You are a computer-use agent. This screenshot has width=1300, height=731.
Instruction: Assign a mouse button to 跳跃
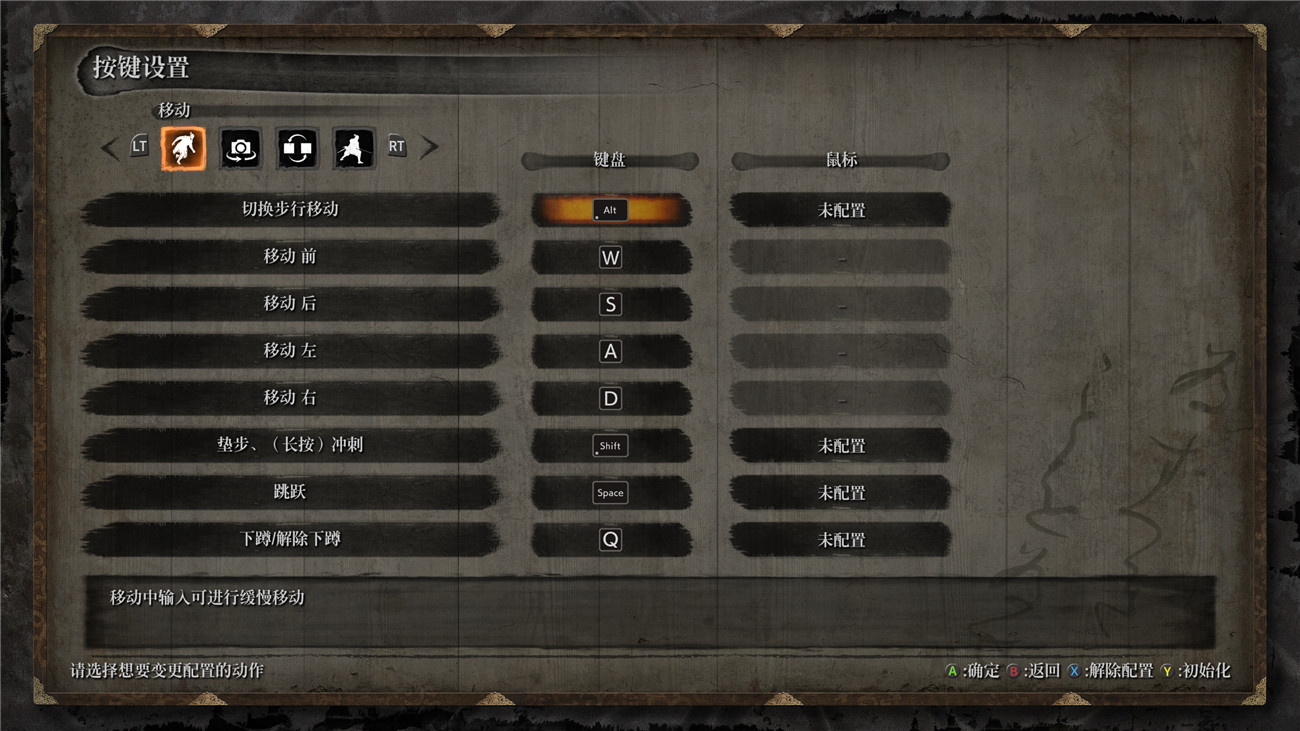(841, 492)
